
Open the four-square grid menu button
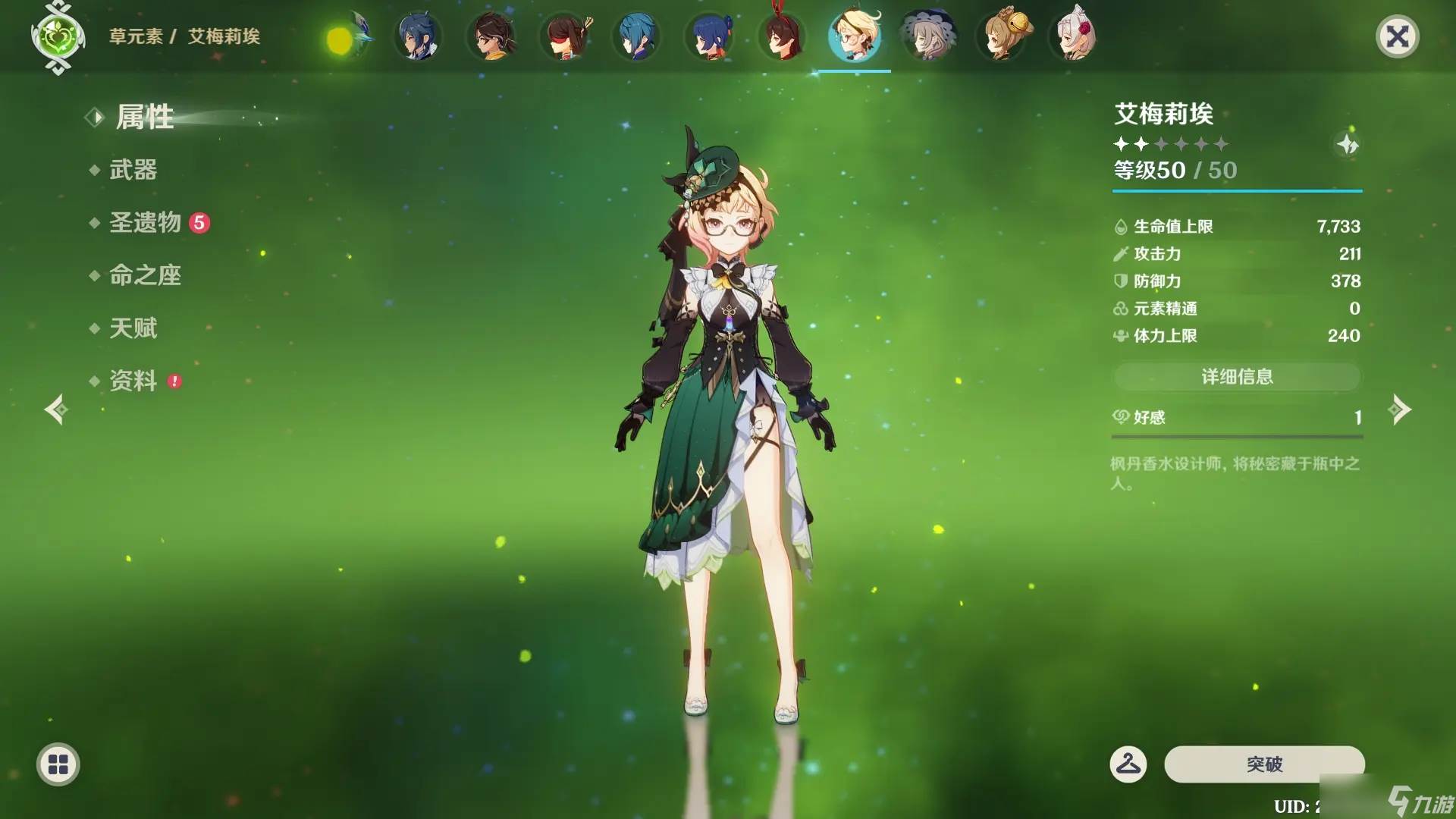58,764
